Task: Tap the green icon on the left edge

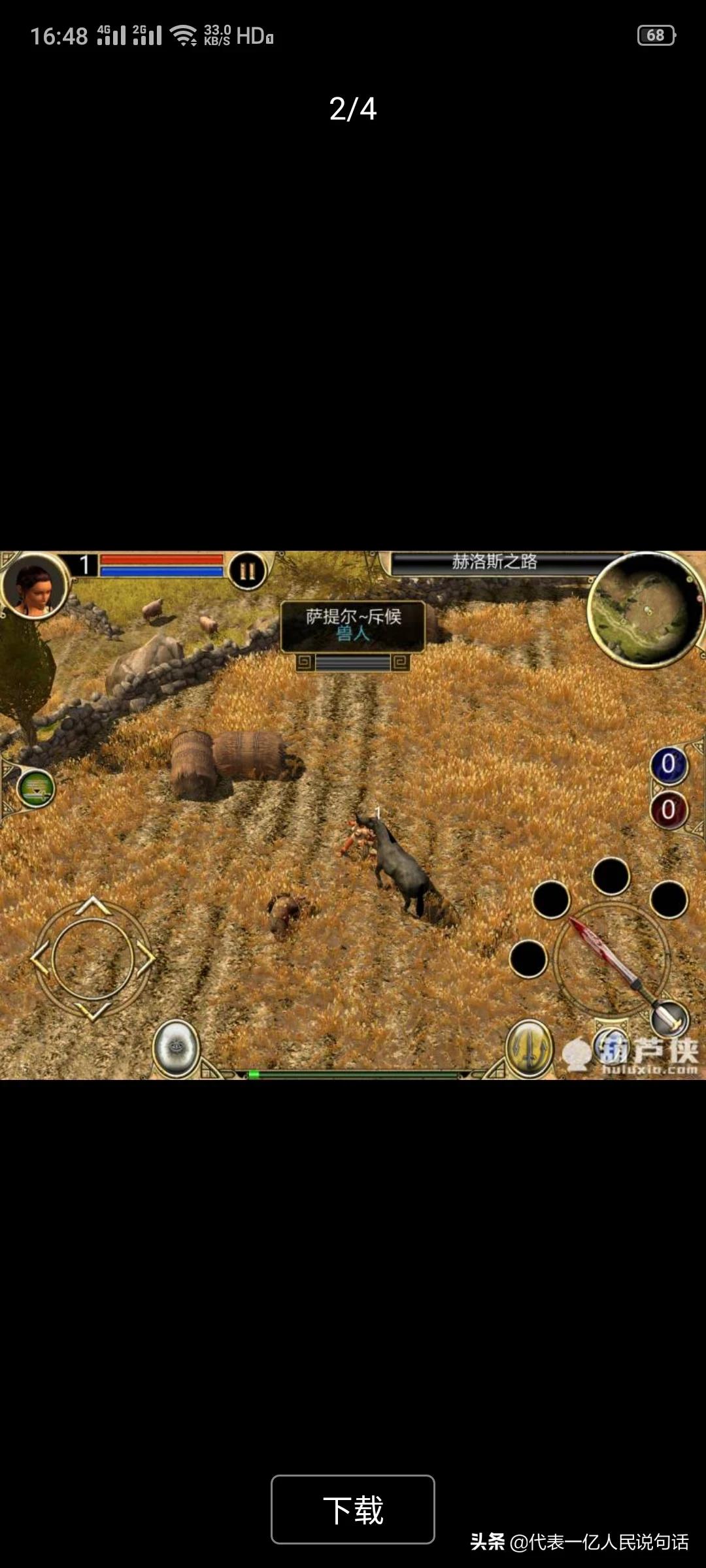Action: [x=35, y=789]
